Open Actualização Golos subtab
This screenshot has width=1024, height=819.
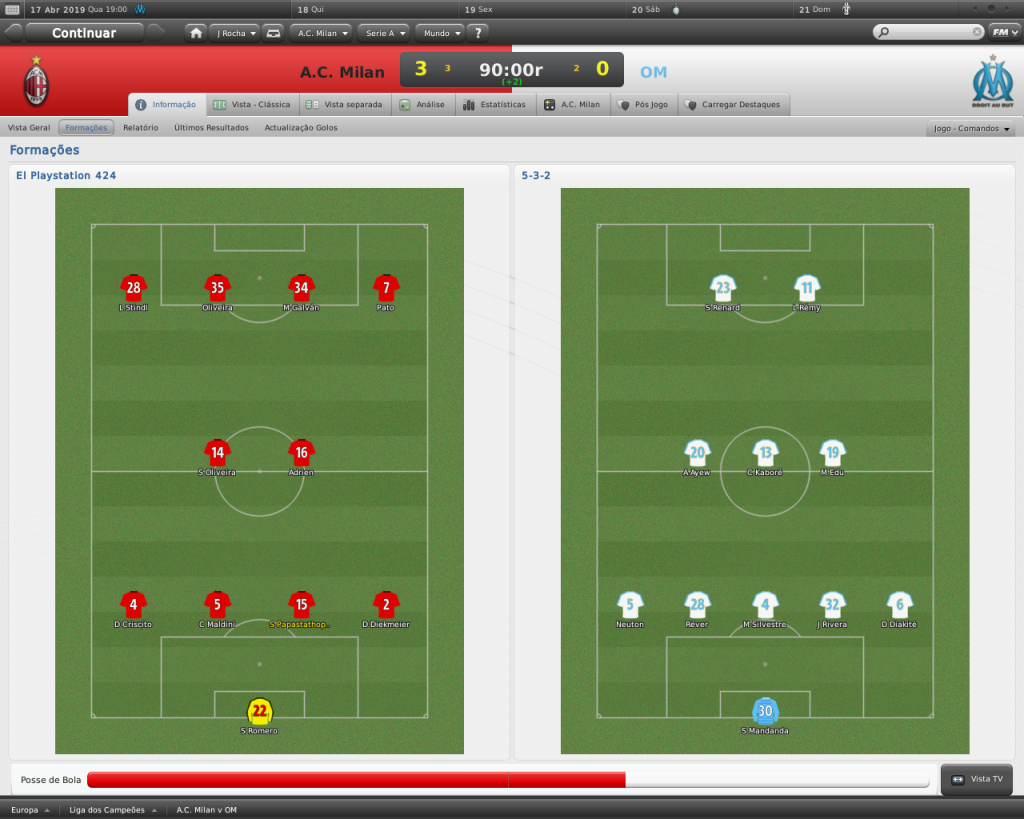(x=301, y=128)
